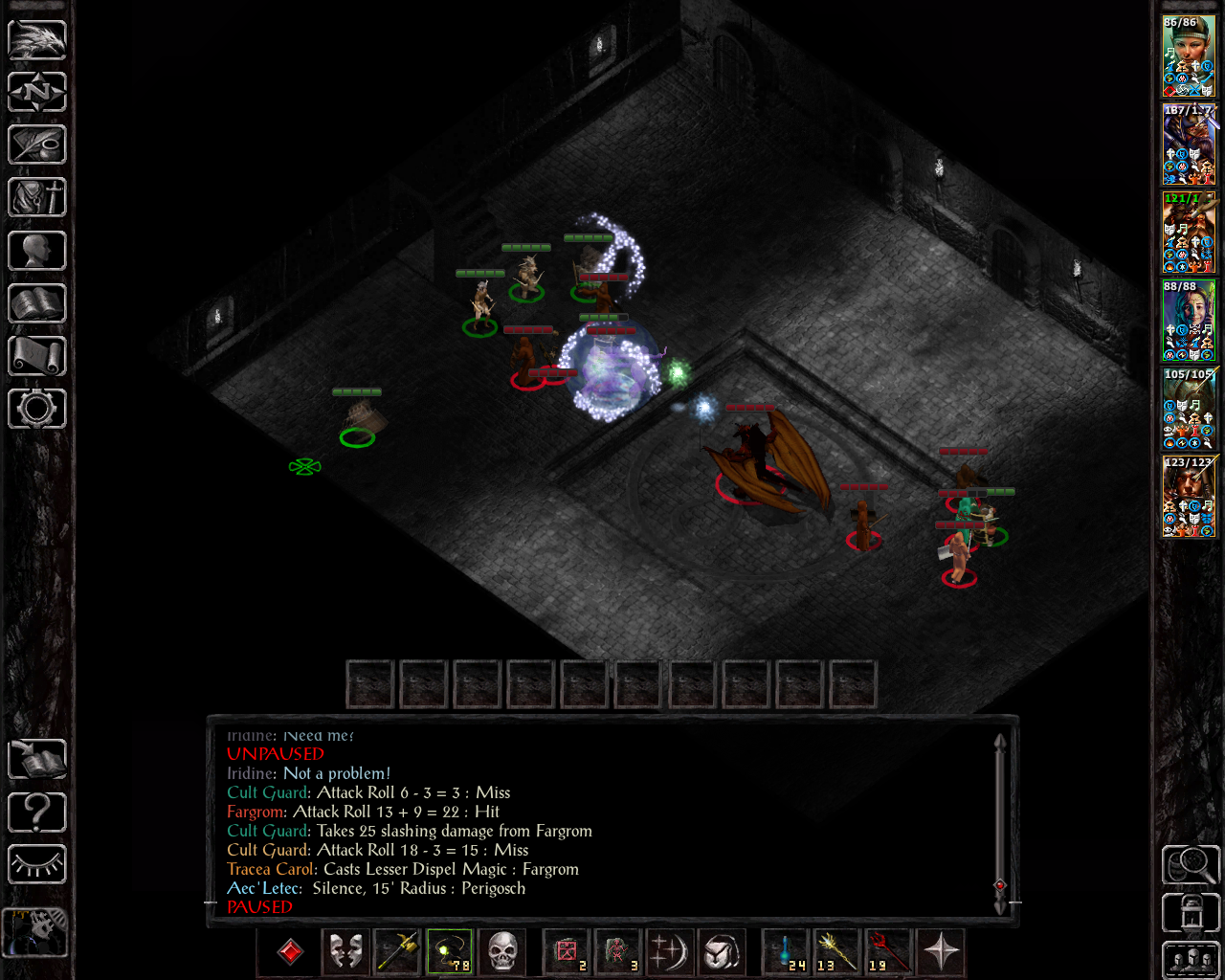Use the blue potion with 24 charges

tap(786, 952)
